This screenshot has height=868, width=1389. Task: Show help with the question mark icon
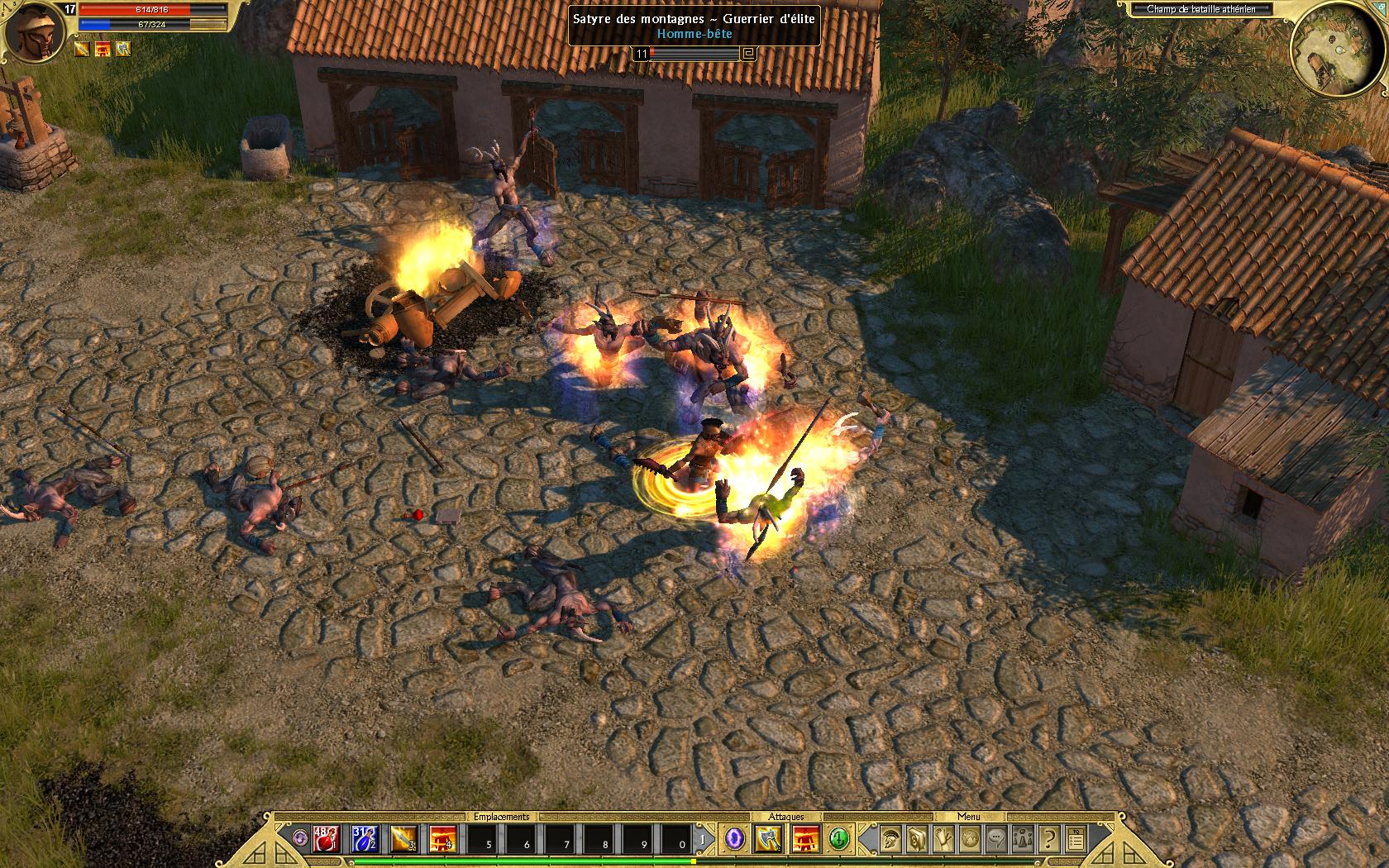pyautogui.click(x=1049, y=840)
